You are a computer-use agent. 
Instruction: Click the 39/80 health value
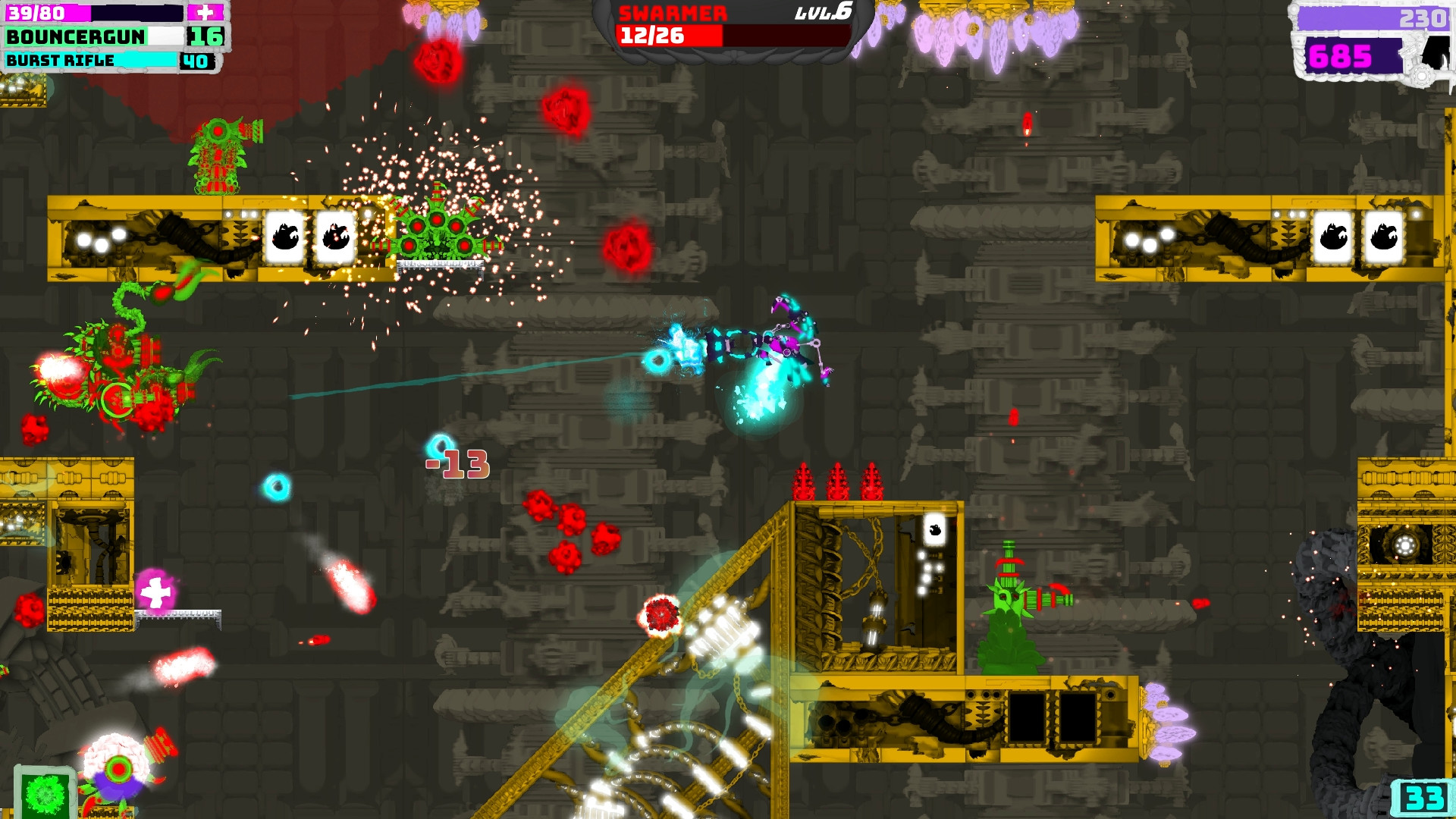coord(36,13)
